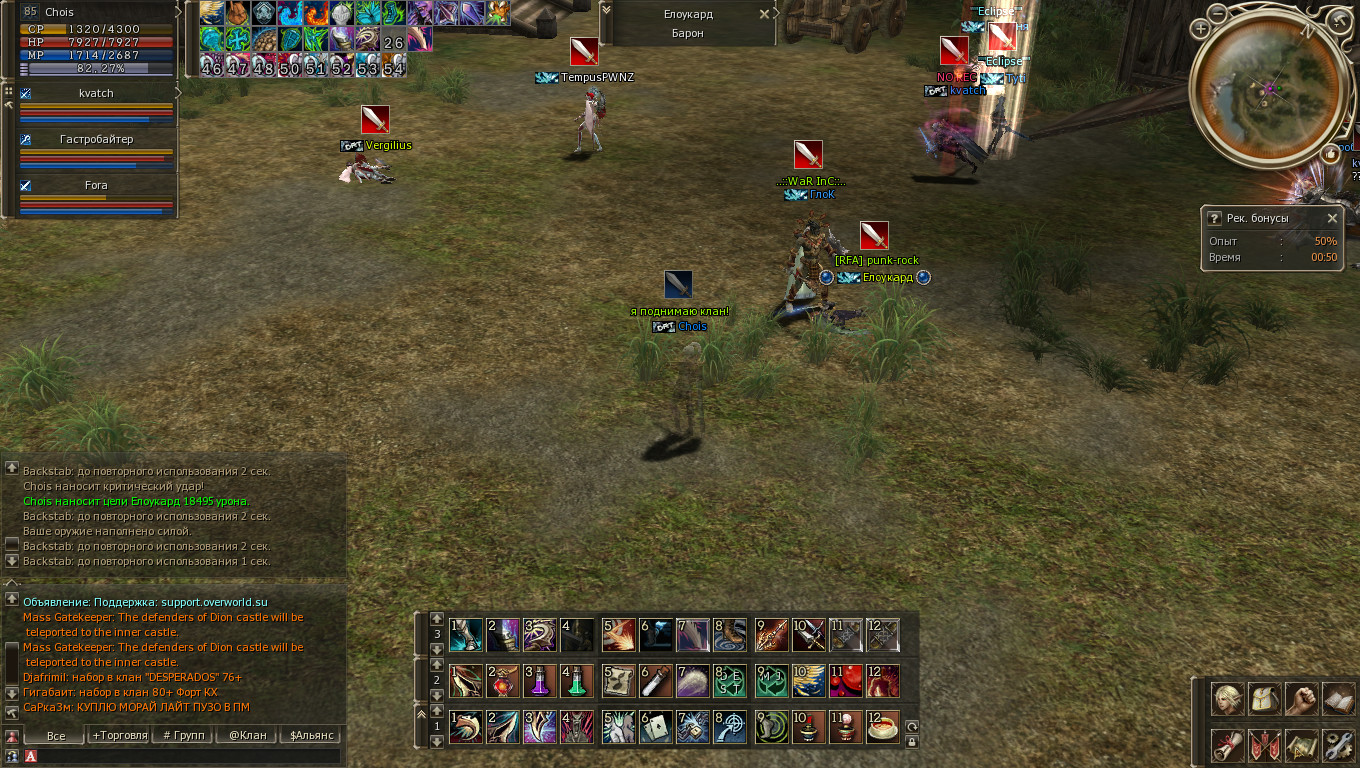Zoom in the minimap with plus button
The height and width of the screenshot is (768, 1360).
point(1201,29)
